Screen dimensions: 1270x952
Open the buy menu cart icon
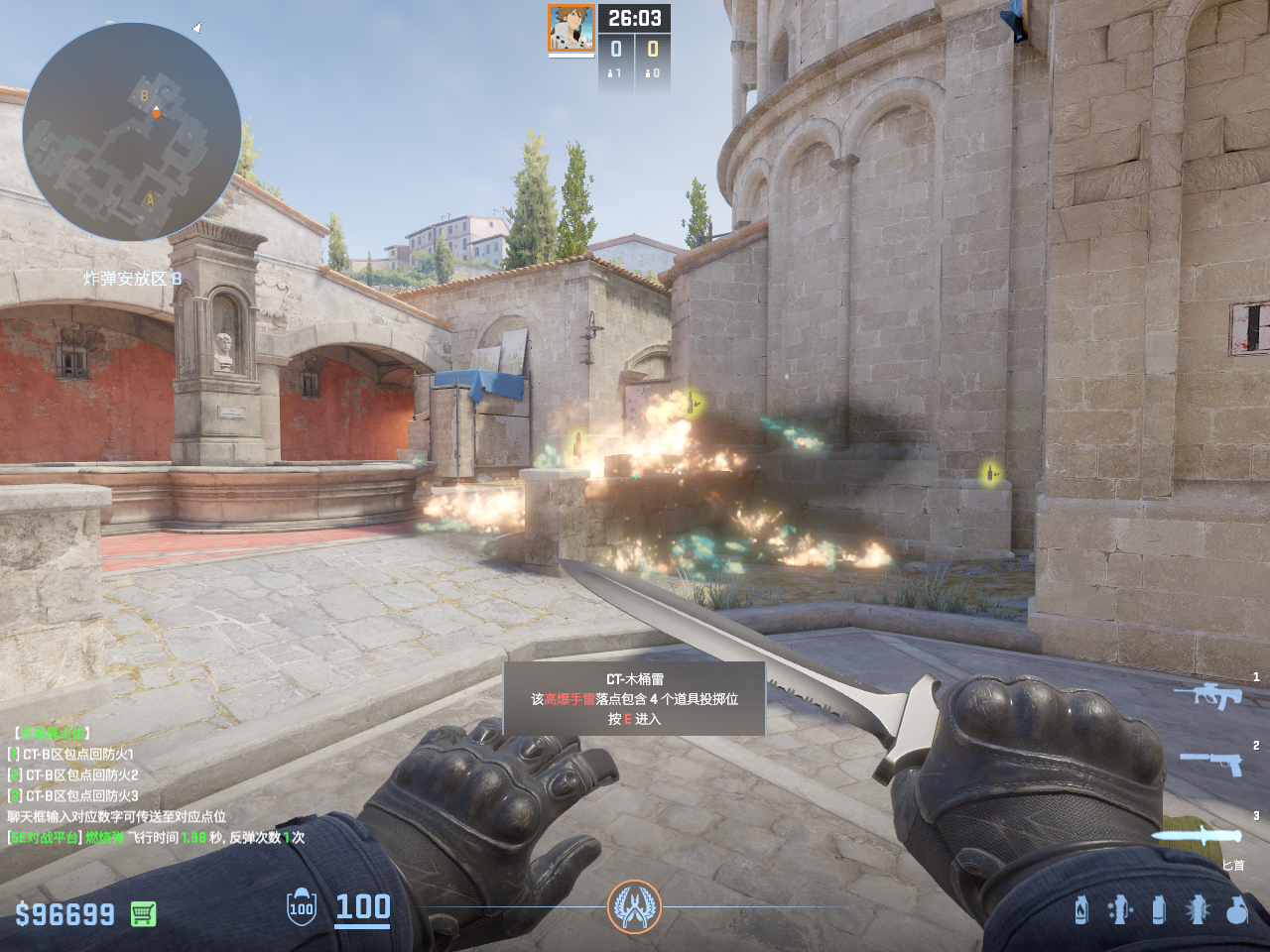pos(144,913)
